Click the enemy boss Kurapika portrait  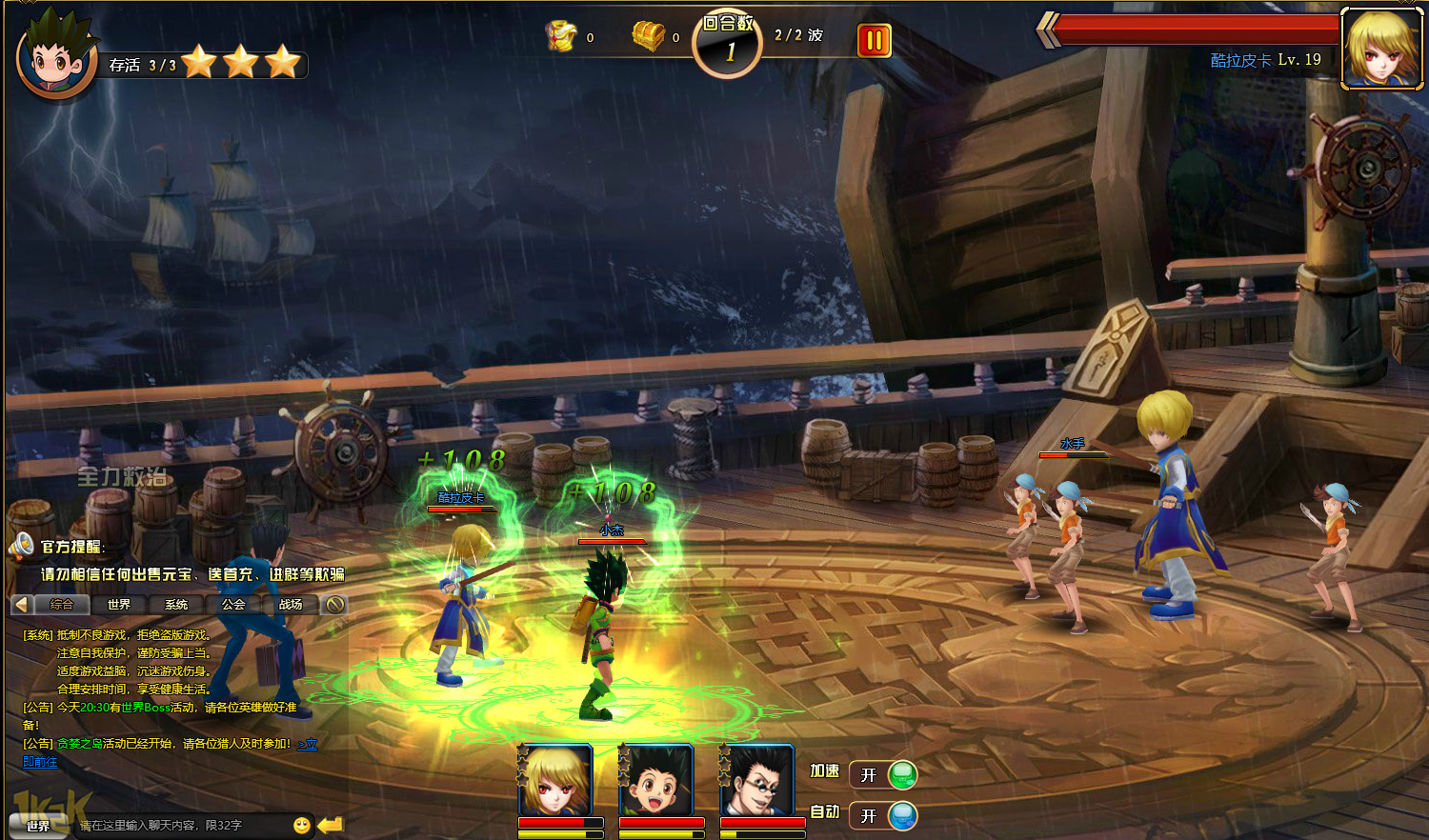click(1380, 48)
